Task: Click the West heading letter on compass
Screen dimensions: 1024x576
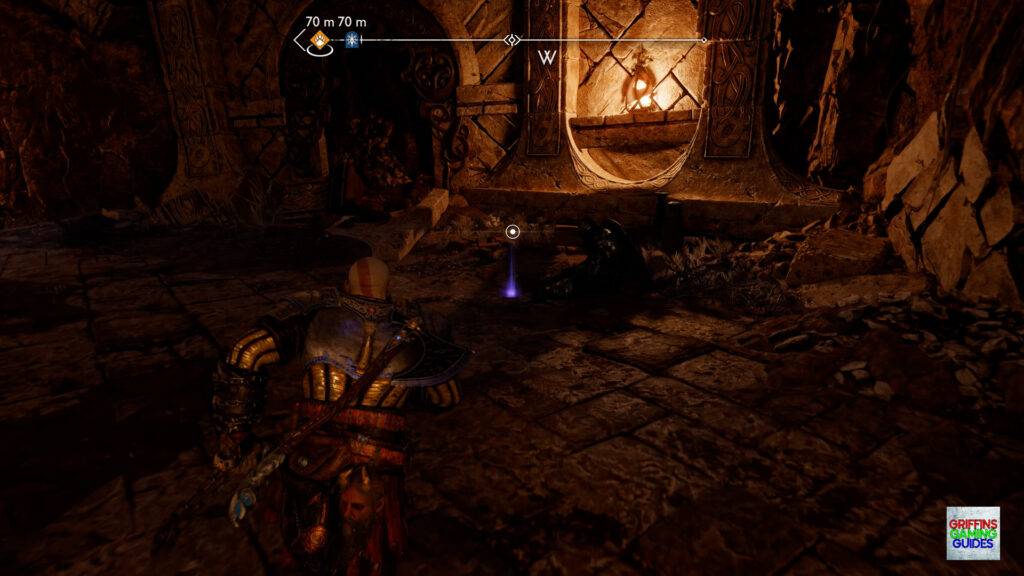Action: coord(547,57)
